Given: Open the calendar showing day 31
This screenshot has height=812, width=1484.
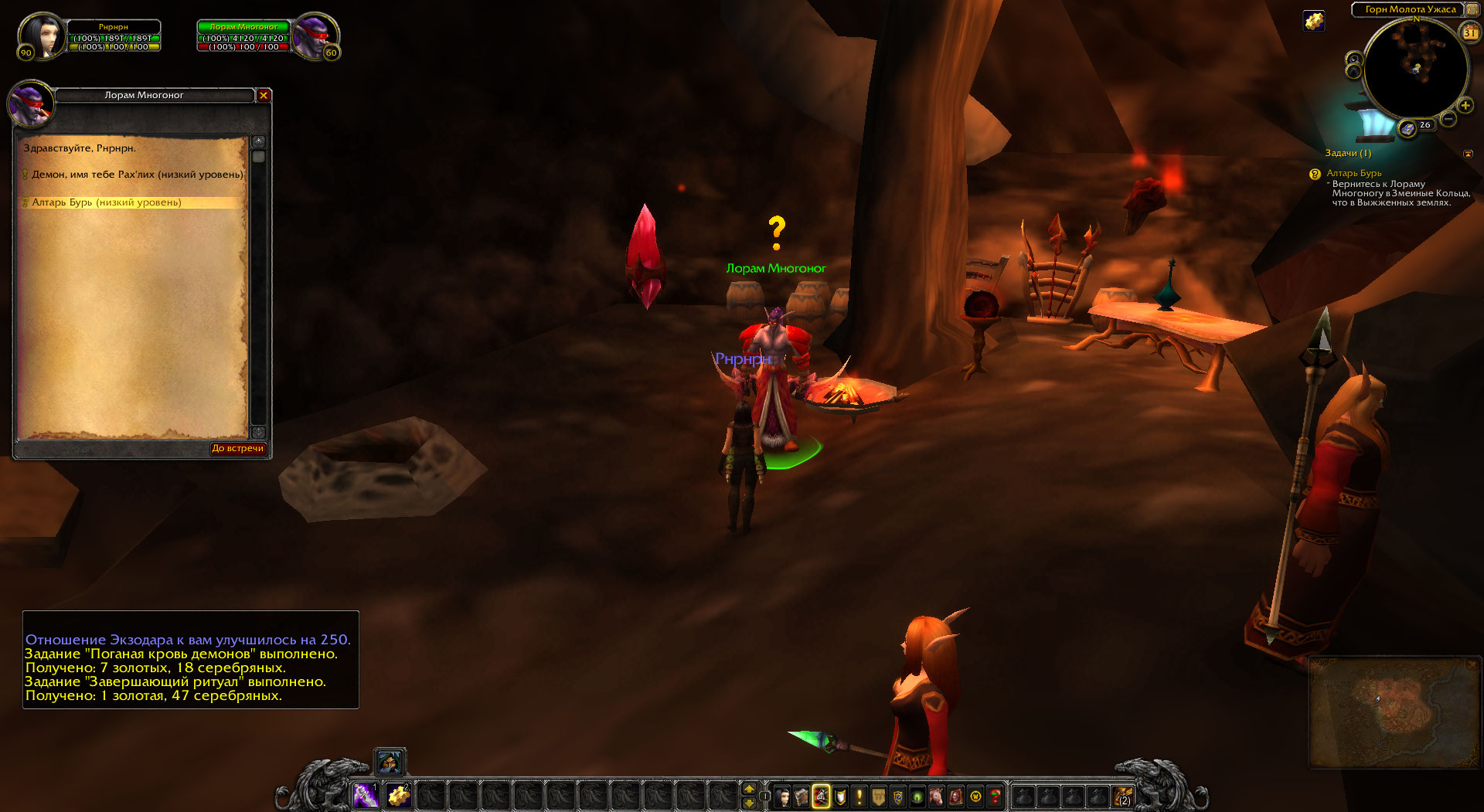Looking at the screenshot, I should click(1469, 33).
